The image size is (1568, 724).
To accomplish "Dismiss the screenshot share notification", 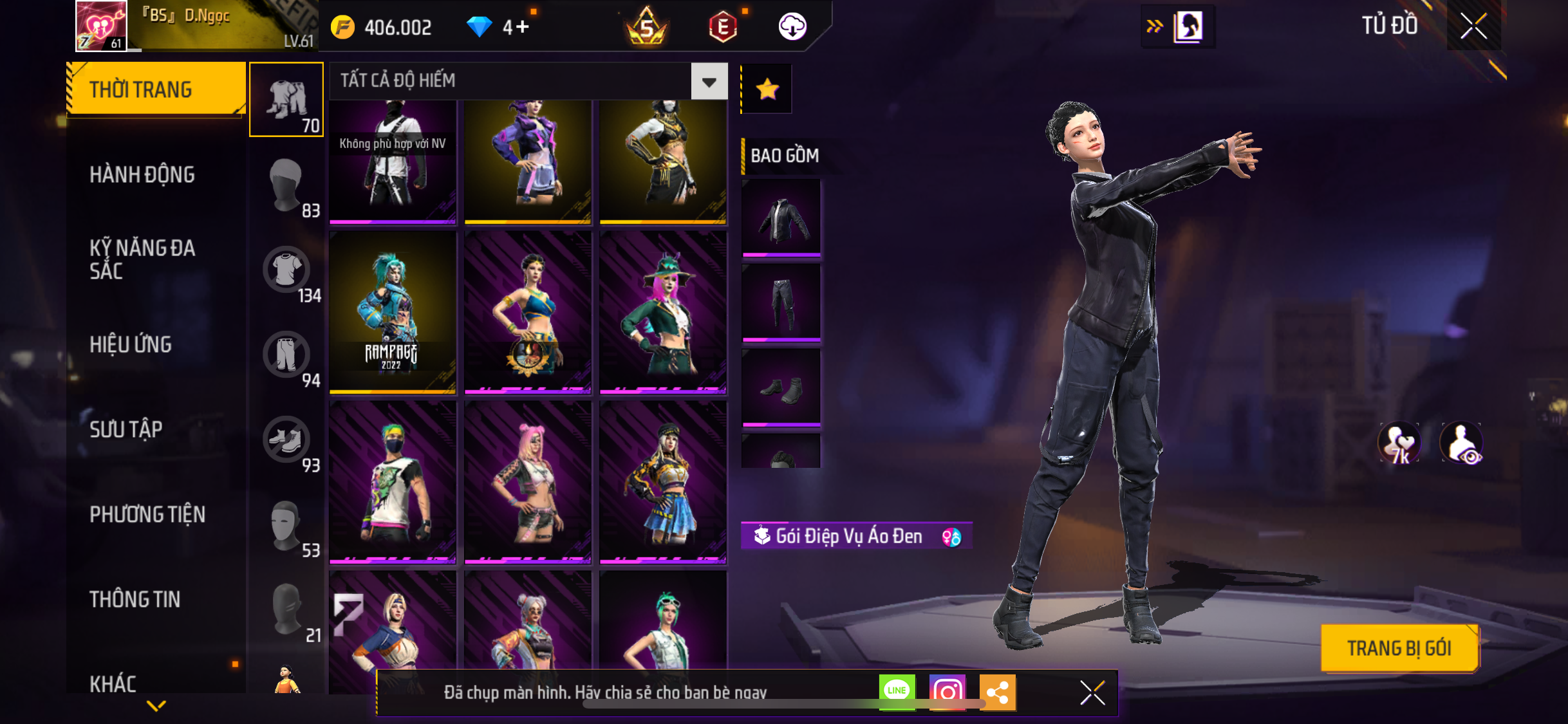I will 1092,692.
